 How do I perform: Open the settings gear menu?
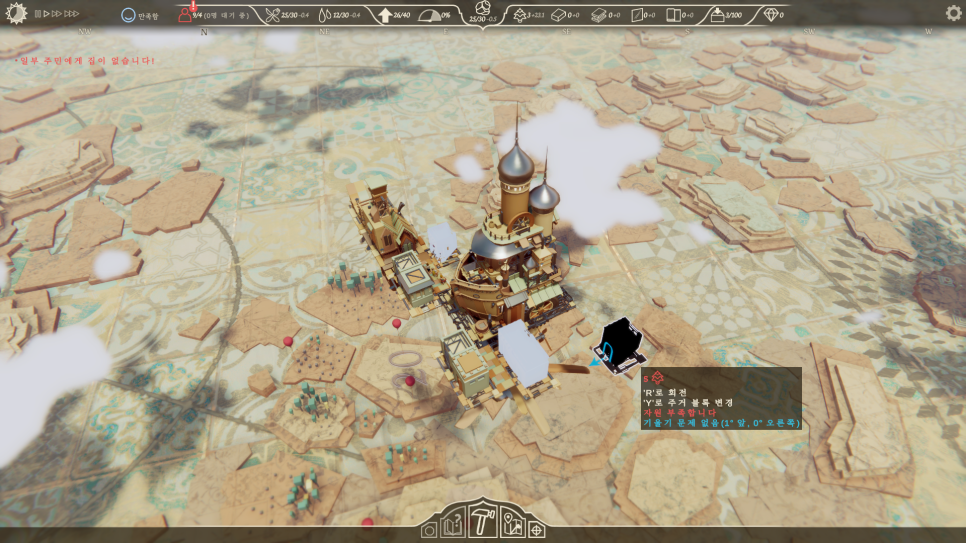click(953, 13)
